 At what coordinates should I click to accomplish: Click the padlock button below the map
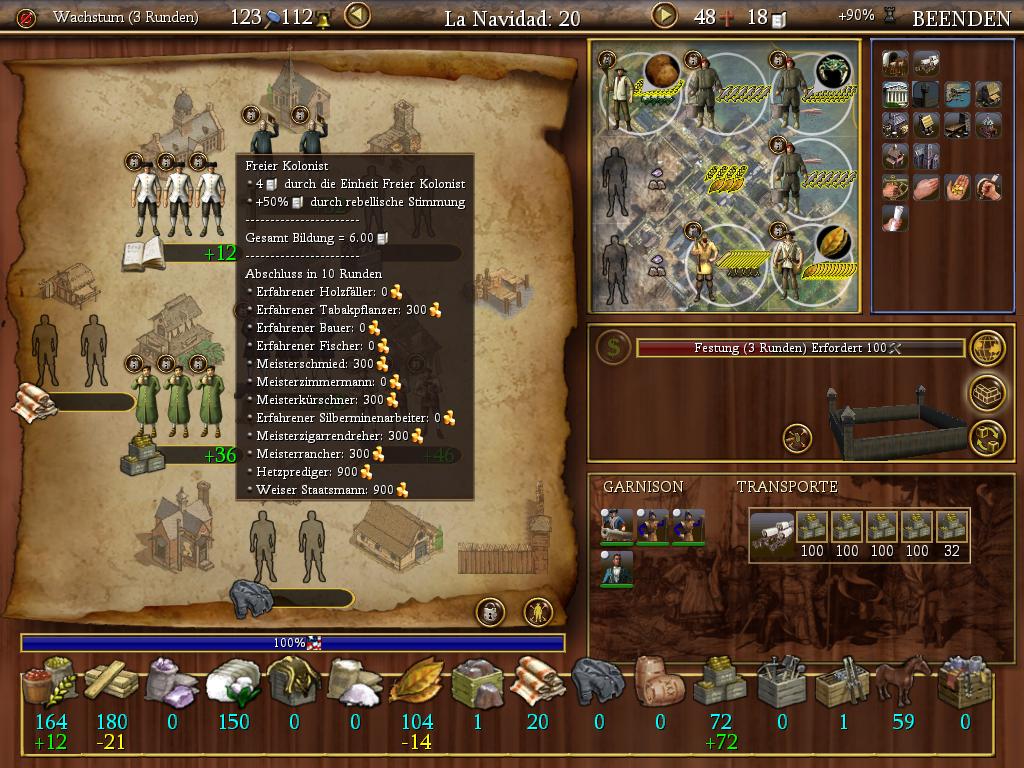click(x=490, y=611)
